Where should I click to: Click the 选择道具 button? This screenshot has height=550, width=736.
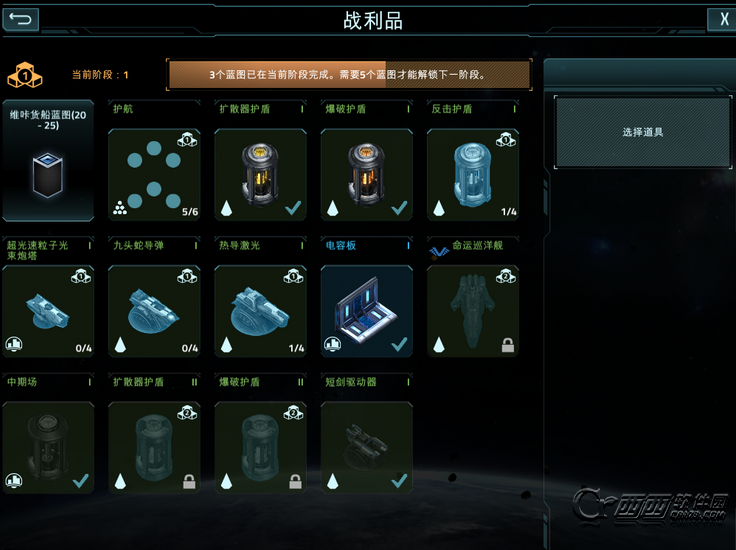click(x=642, y=132)
